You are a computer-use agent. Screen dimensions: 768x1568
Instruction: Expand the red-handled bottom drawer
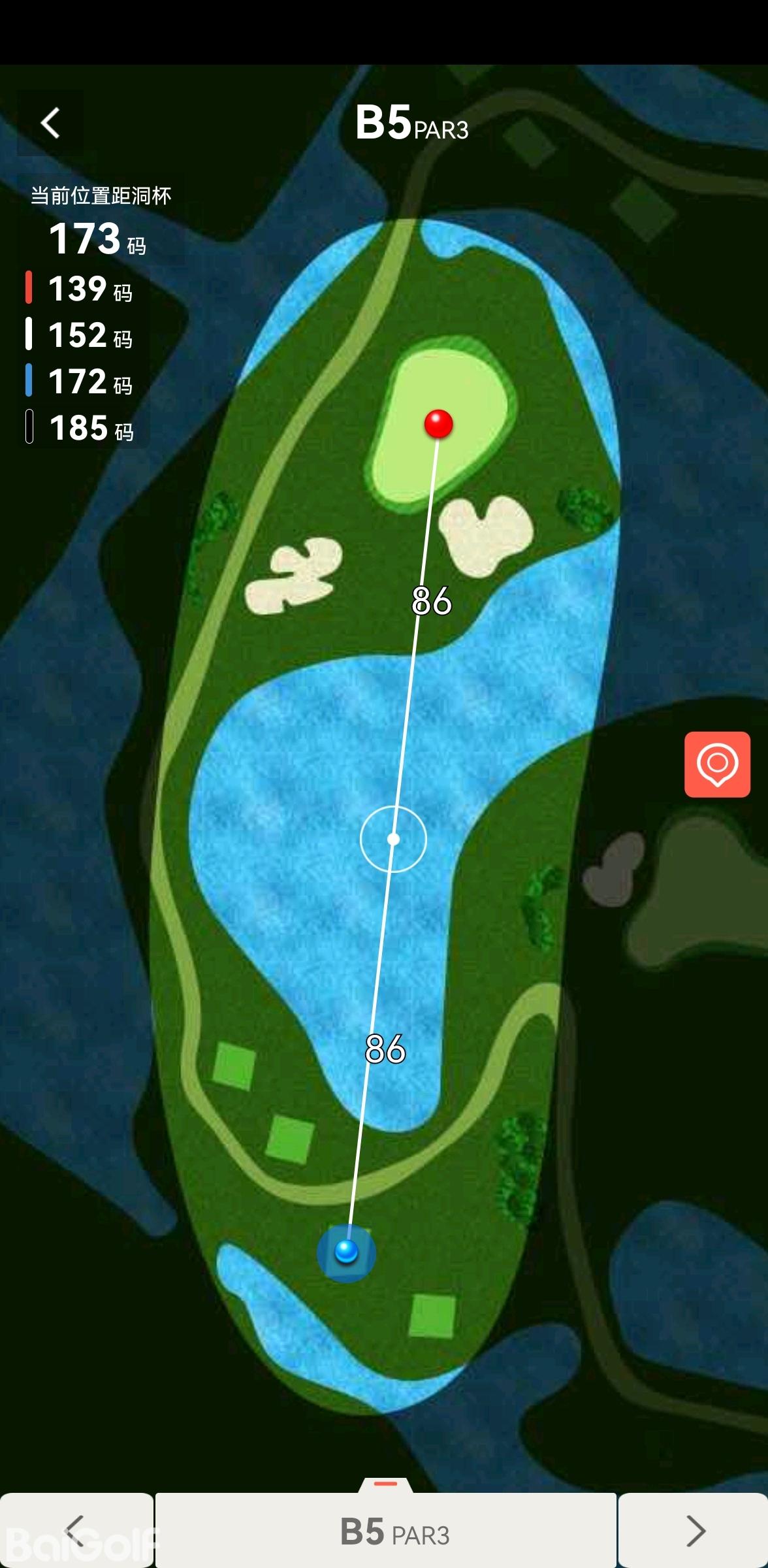pyautogui.click(x=385, y=1484)
